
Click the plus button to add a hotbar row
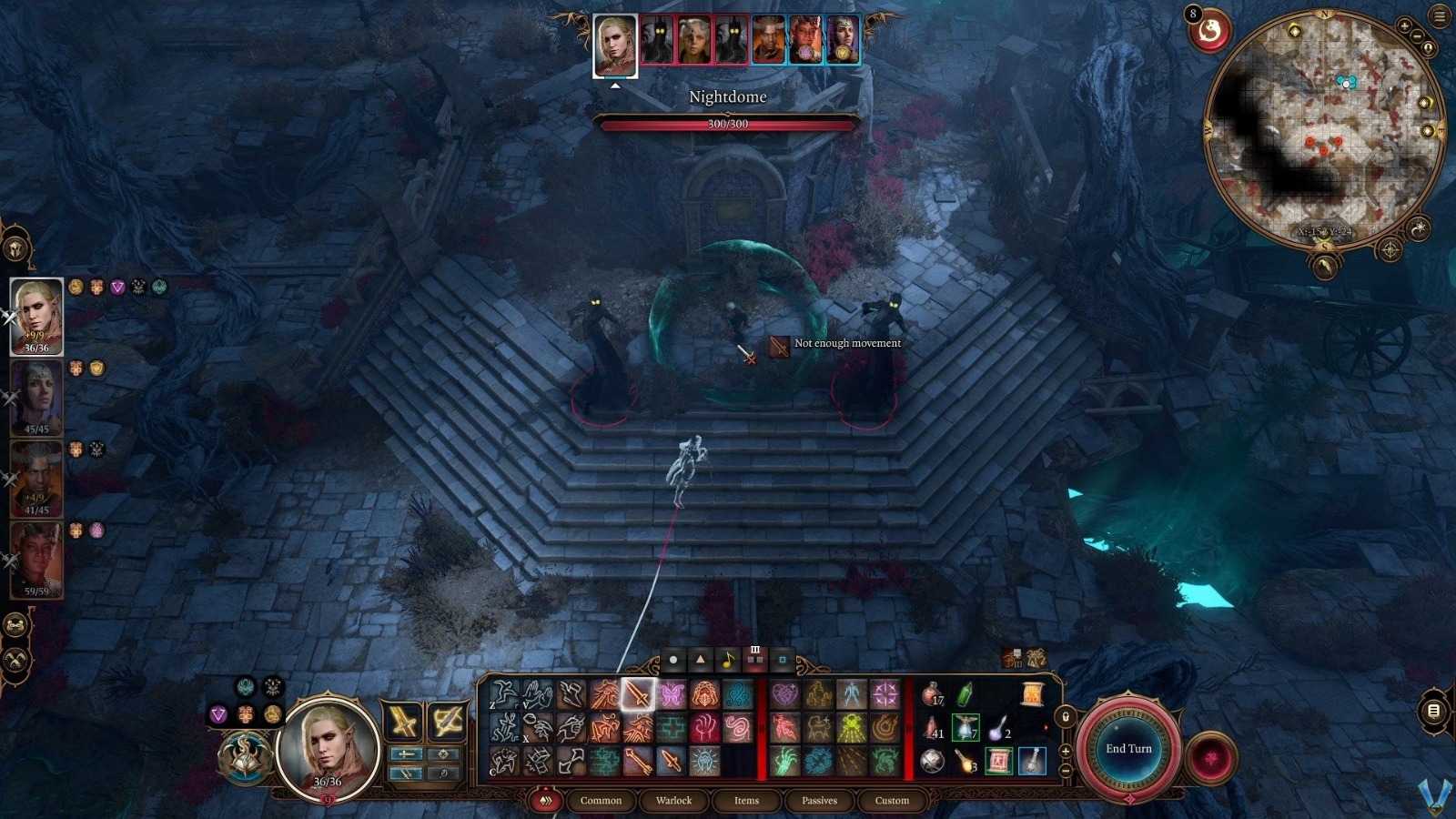coord(1065,751)
